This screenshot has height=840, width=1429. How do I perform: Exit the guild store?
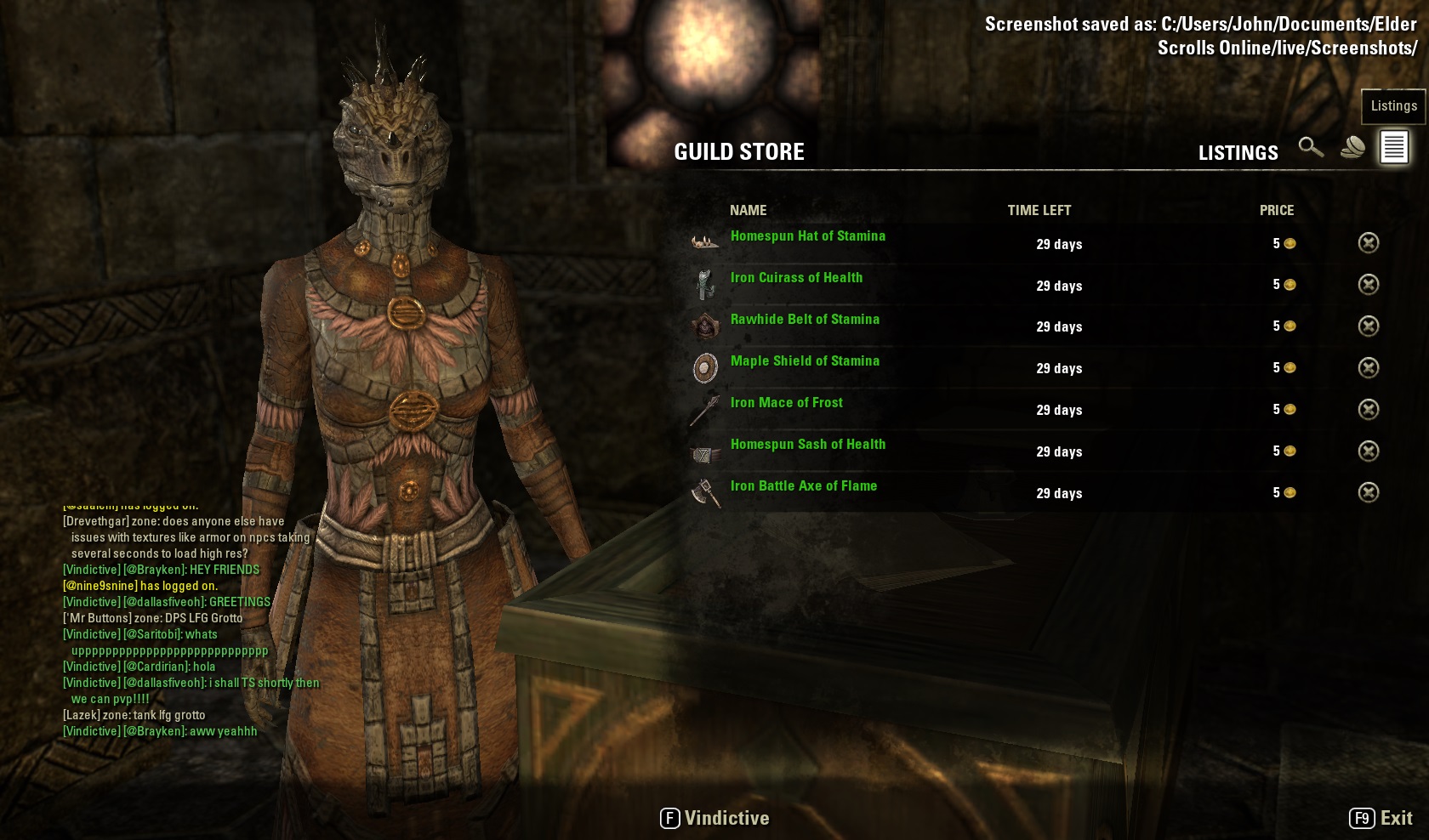[1381, 819]
